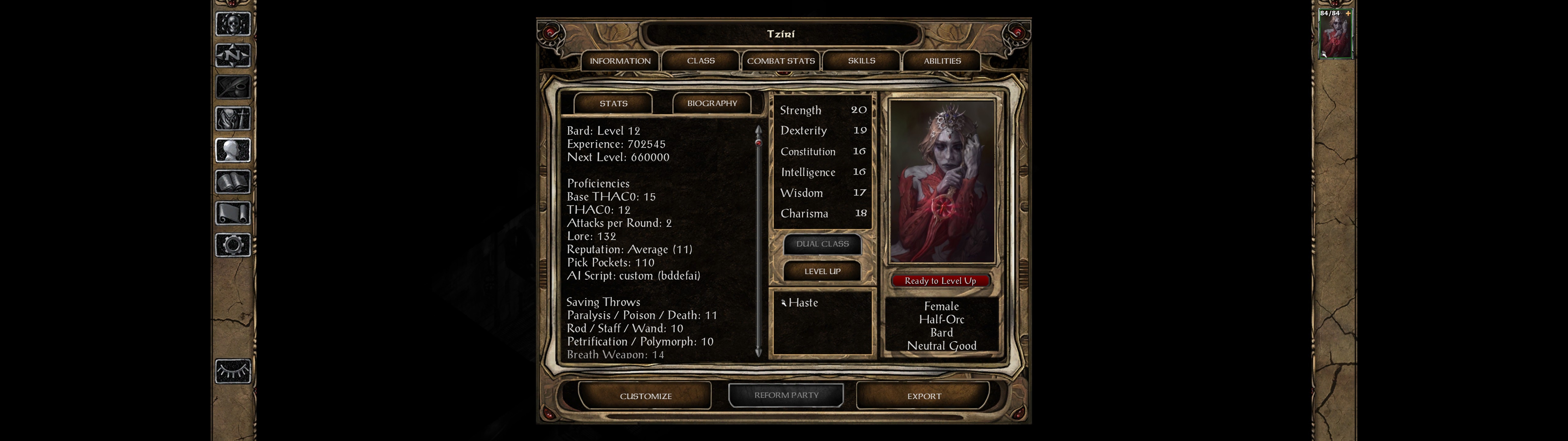Select the Stats sub-tab
The image size is (1568, 441).
coord(613,104)
